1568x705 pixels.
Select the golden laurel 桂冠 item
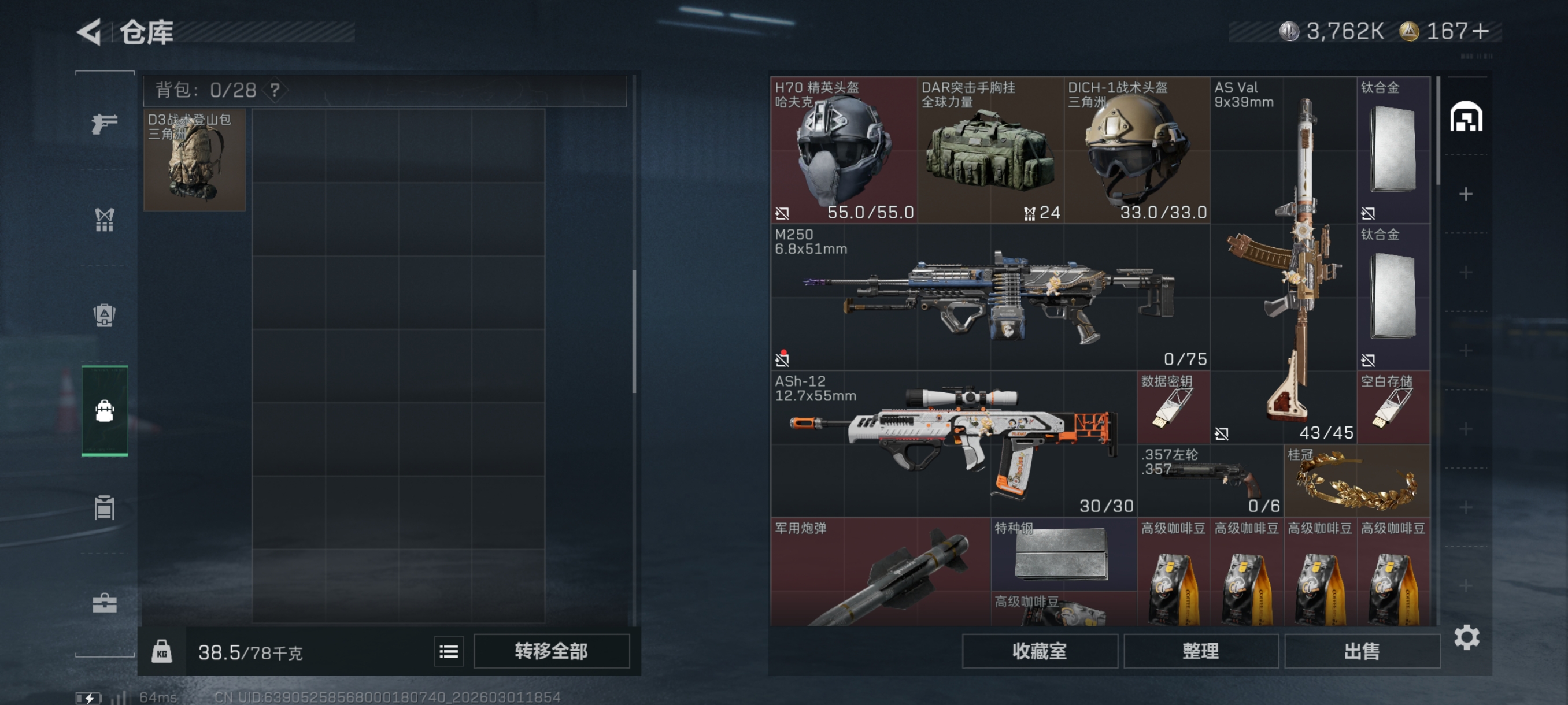coord(1357,480)
